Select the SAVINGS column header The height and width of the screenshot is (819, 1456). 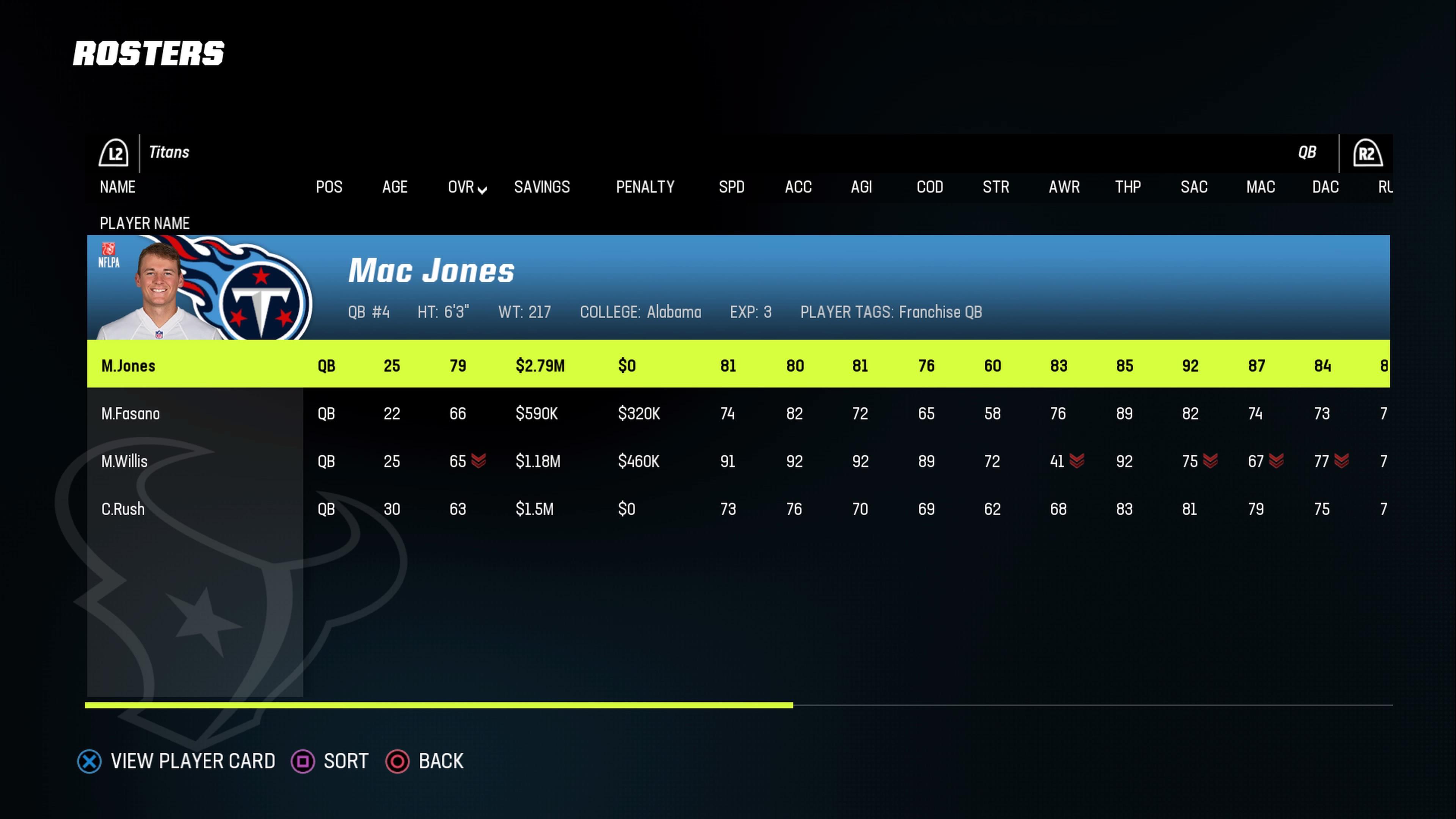coord(541,187)
